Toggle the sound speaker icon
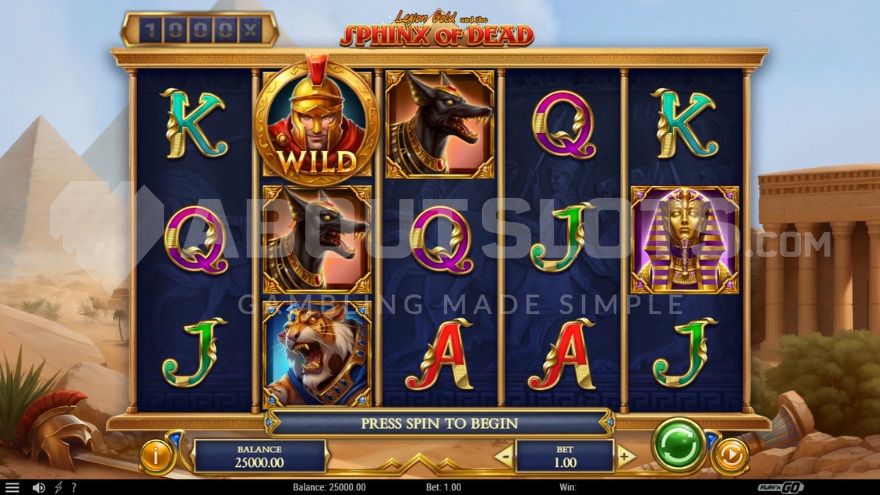Image resolution: width=880 pixels, height=495 pixels. 38,487
